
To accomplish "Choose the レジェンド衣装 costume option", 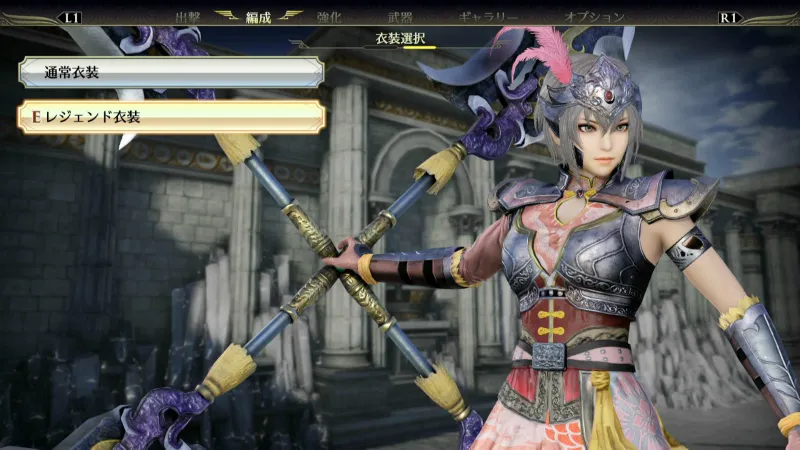I will point(170,117).
